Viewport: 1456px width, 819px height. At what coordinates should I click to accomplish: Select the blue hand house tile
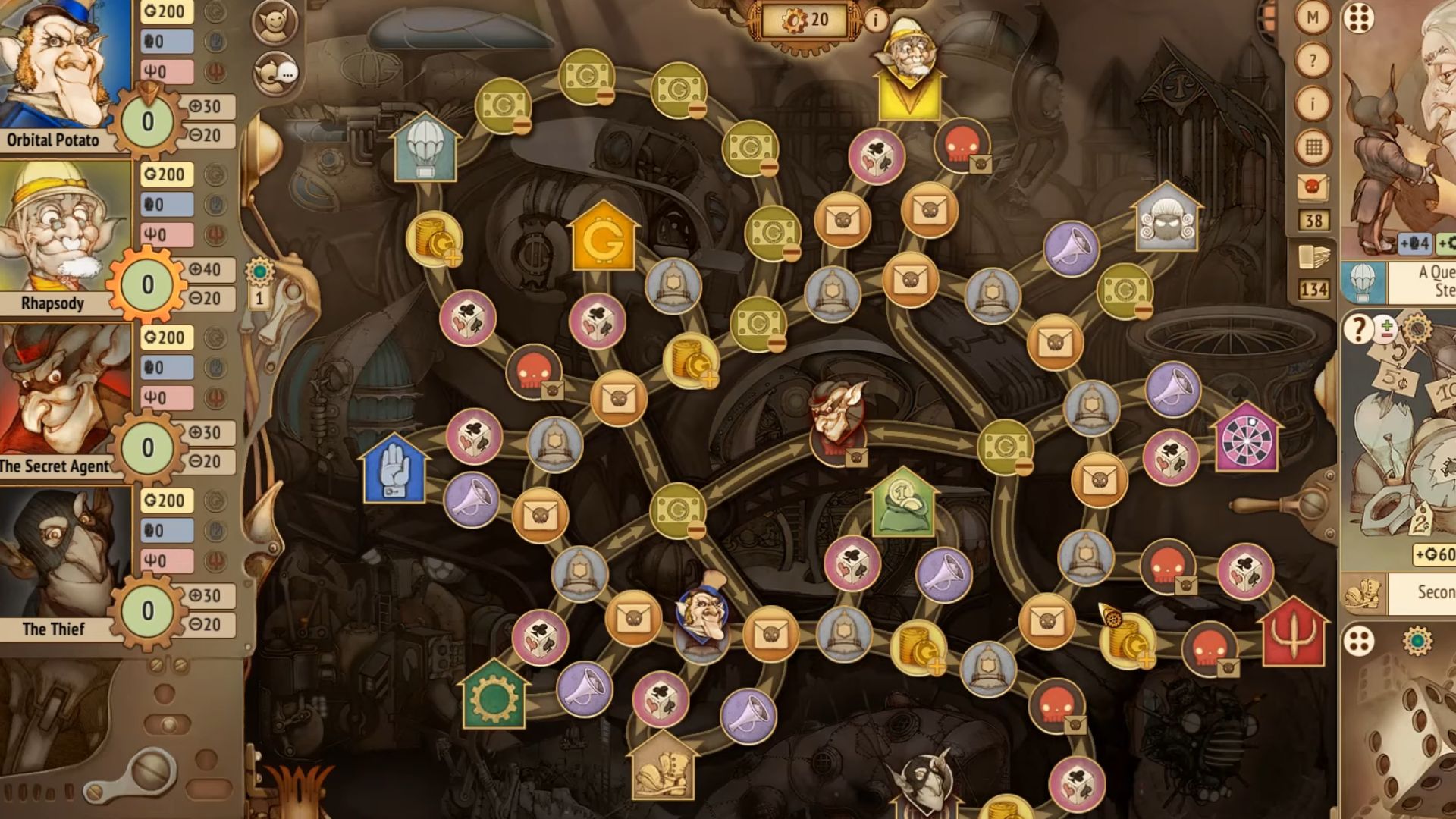[393, 470]
